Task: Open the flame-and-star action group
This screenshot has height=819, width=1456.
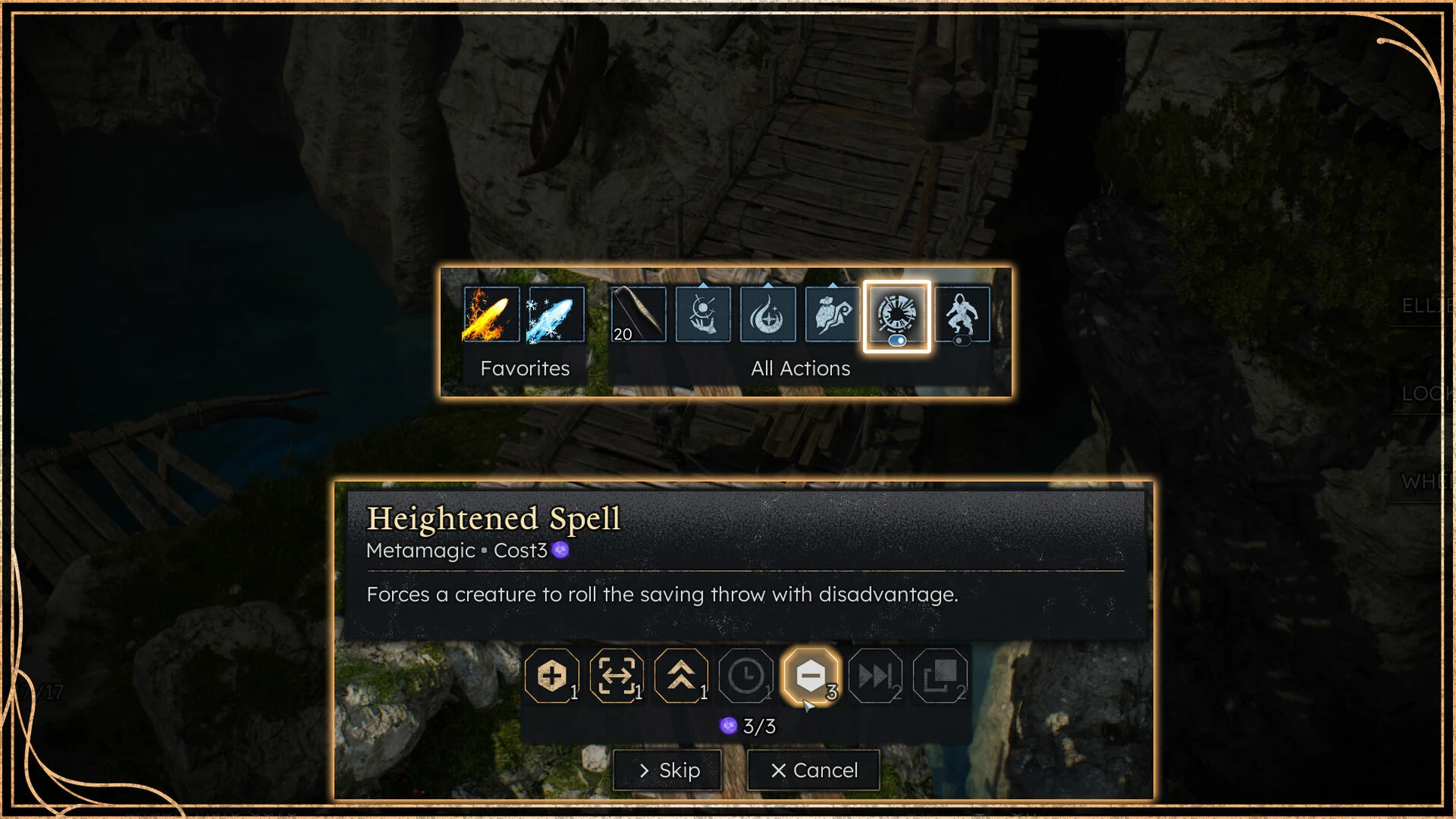Action: pyautogui.click(x=767, y=315)
